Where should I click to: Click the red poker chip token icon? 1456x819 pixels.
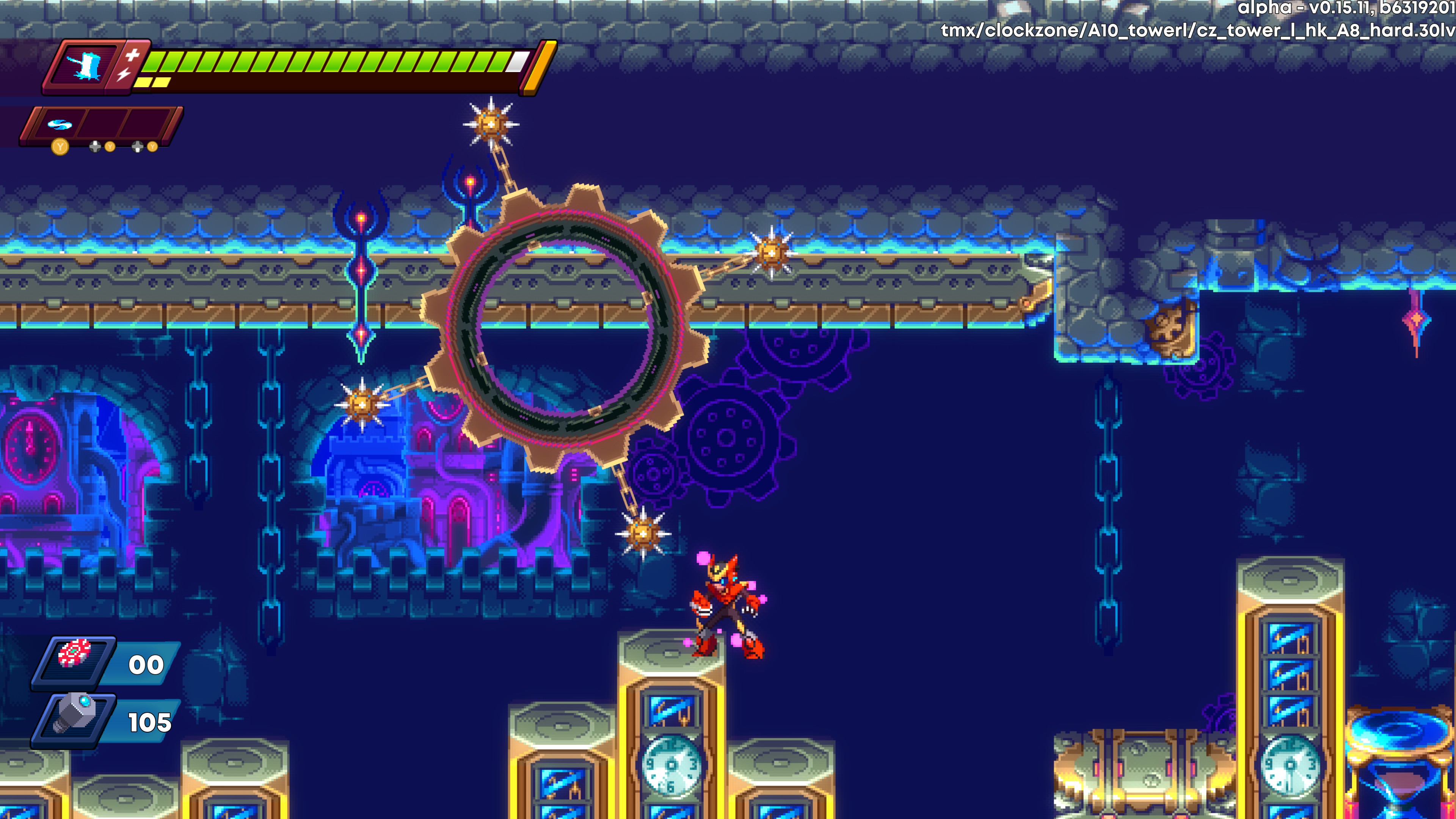pyautogui.click(x=75, y=654)
